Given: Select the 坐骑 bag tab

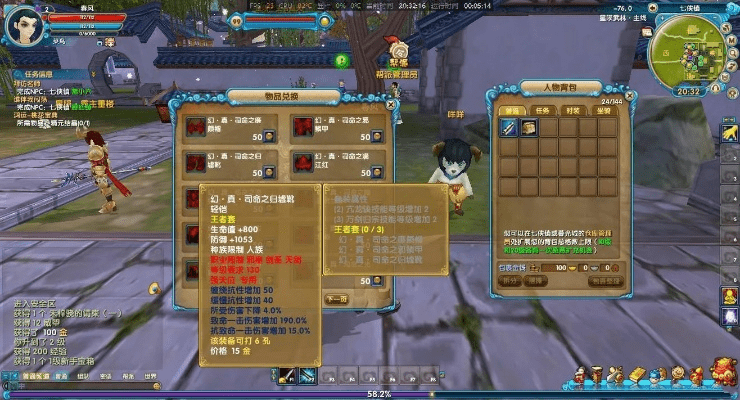Looking at the screenshot, I should pos(603,112).
